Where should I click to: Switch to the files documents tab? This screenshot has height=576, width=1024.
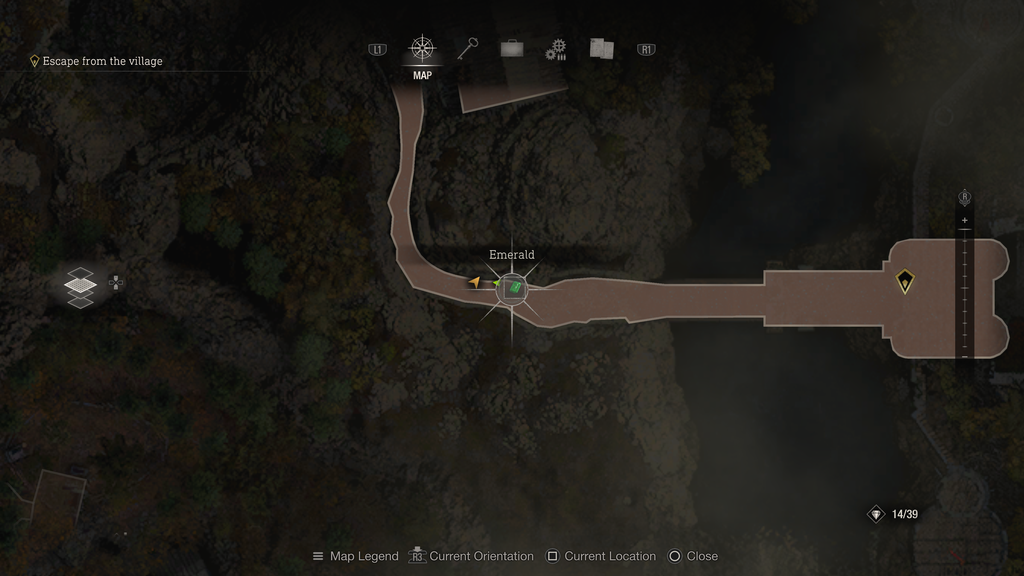click(x=601, y=49)
